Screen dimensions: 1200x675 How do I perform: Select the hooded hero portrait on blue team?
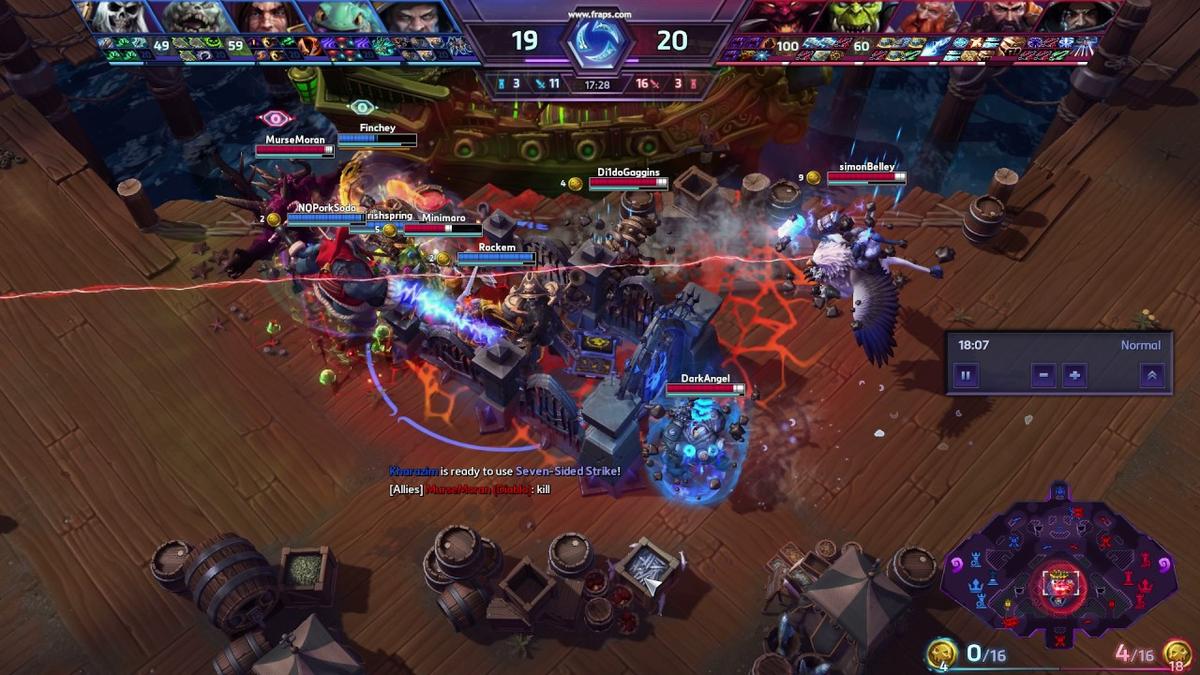(x=410, y=17)
